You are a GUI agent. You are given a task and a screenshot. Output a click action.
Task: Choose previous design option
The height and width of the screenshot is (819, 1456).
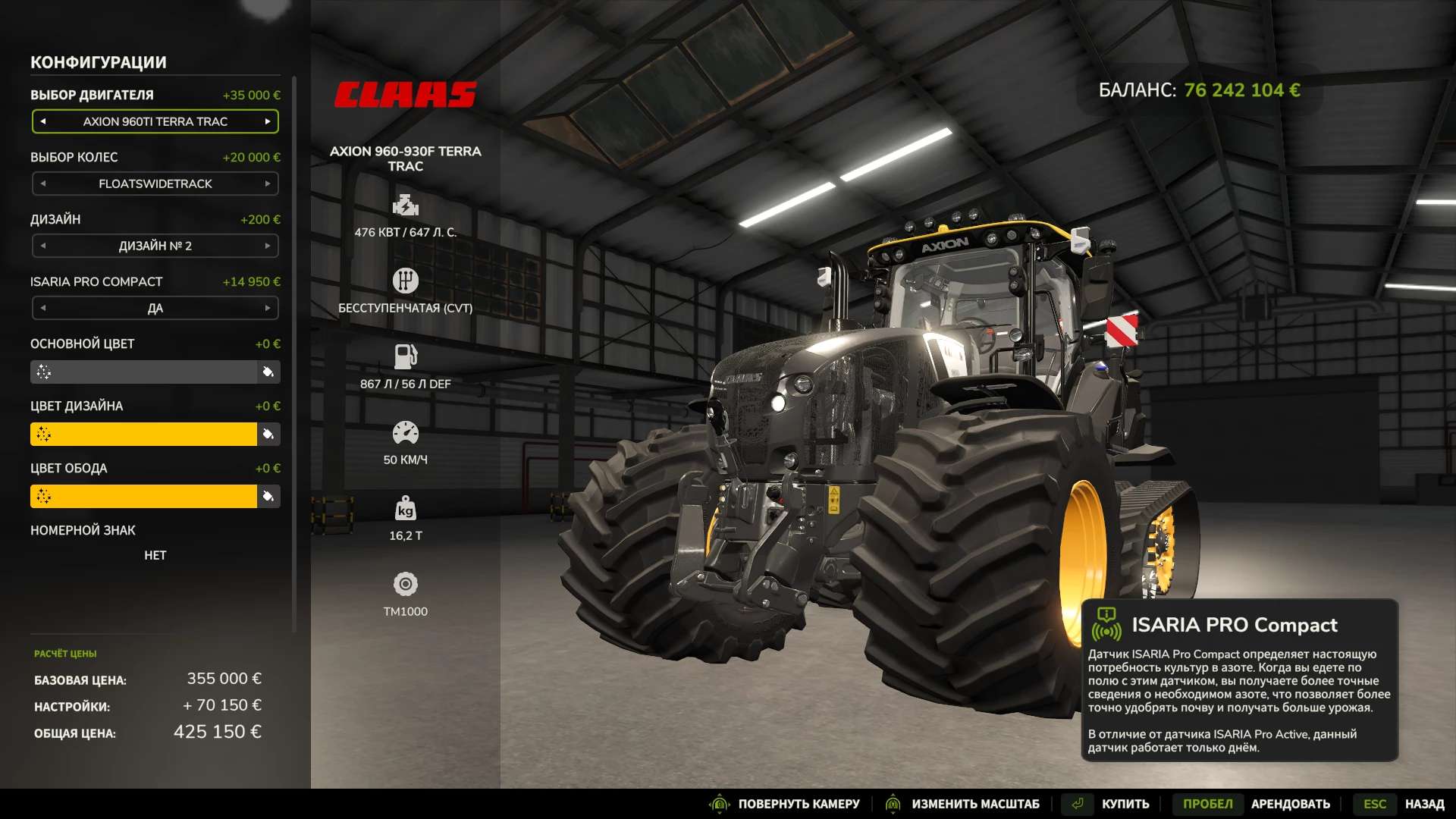click(x=43, y=246)
